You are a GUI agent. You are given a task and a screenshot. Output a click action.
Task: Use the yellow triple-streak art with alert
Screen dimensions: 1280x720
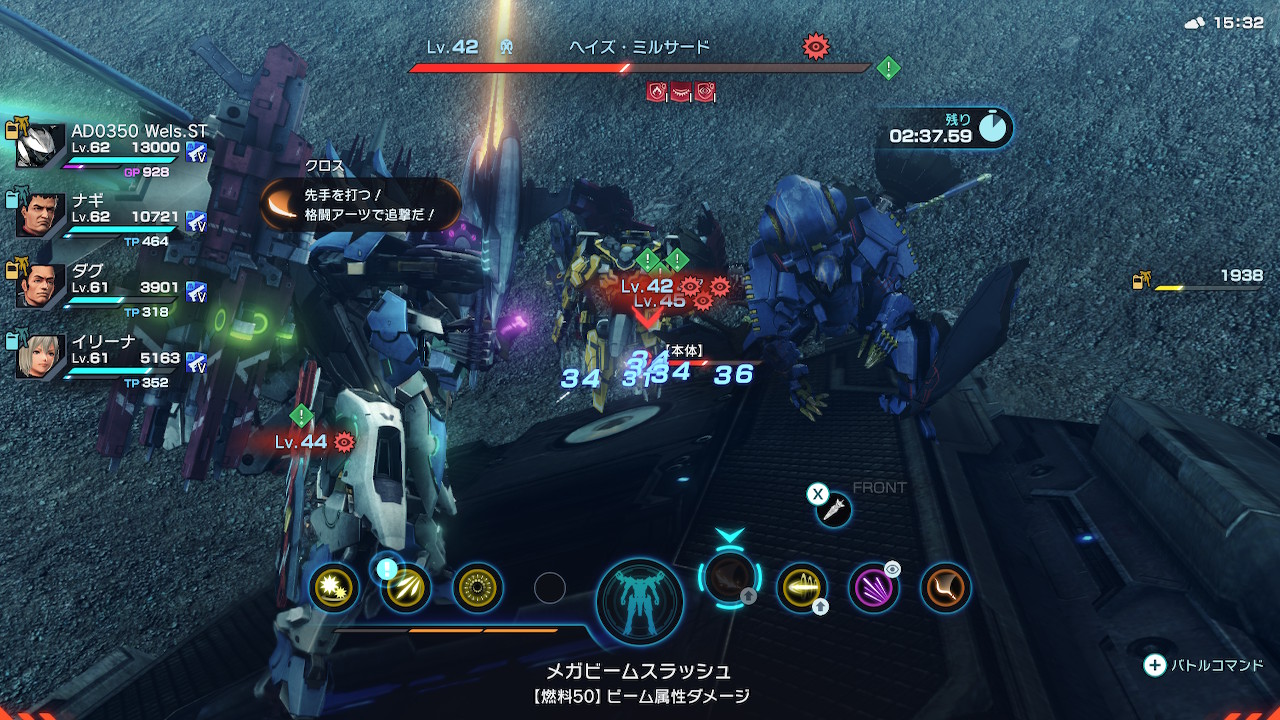point(406,588)
